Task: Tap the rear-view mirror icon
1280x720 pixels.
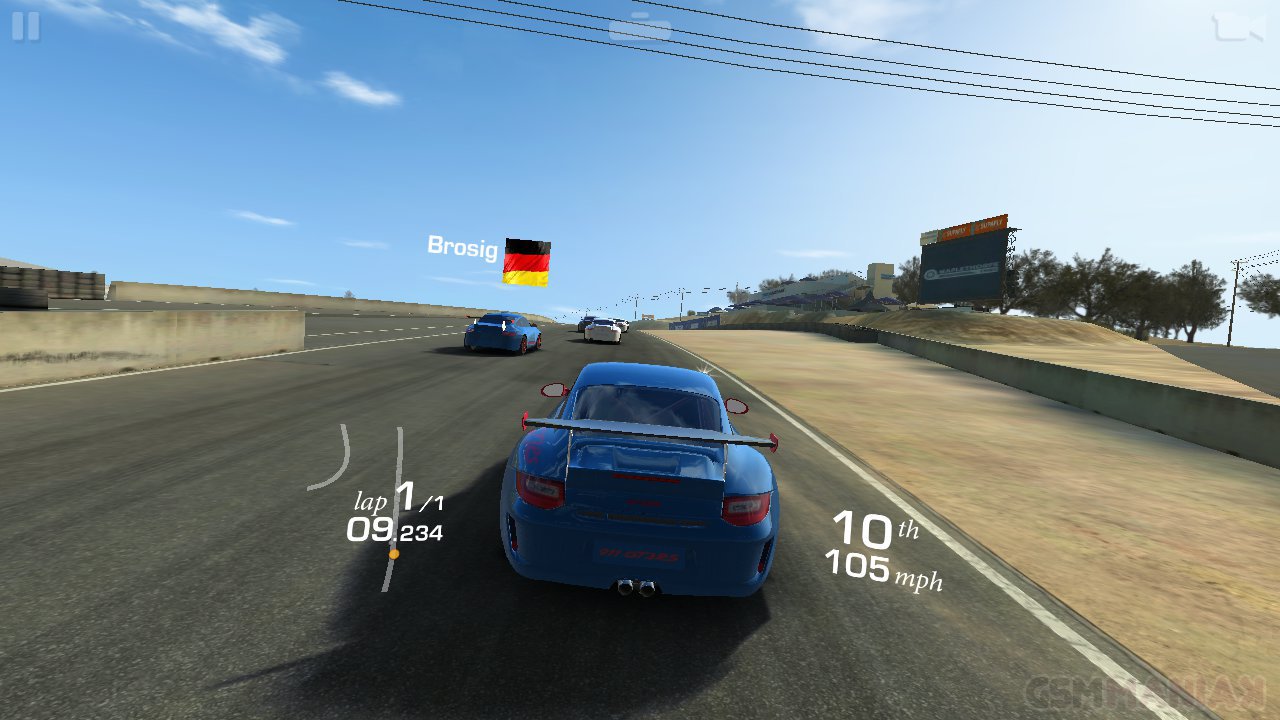Action: pyautogui.click(x=640, y=28)
